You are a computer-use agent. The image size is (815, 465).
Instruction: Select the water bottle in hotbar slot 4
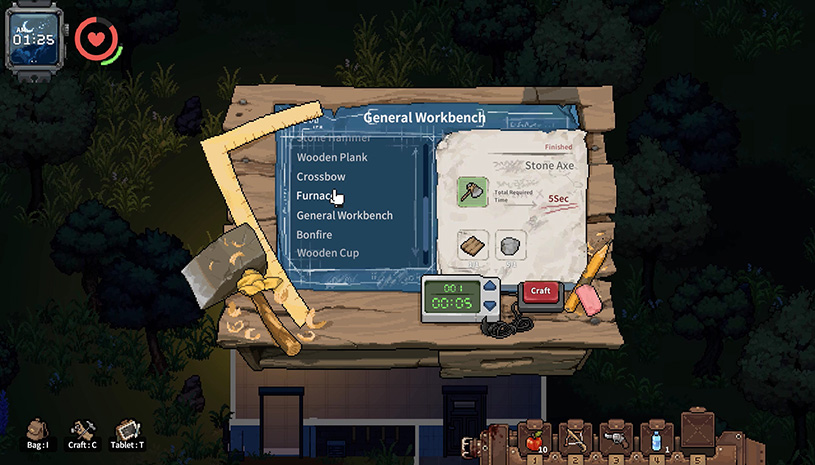click(656, 438)
